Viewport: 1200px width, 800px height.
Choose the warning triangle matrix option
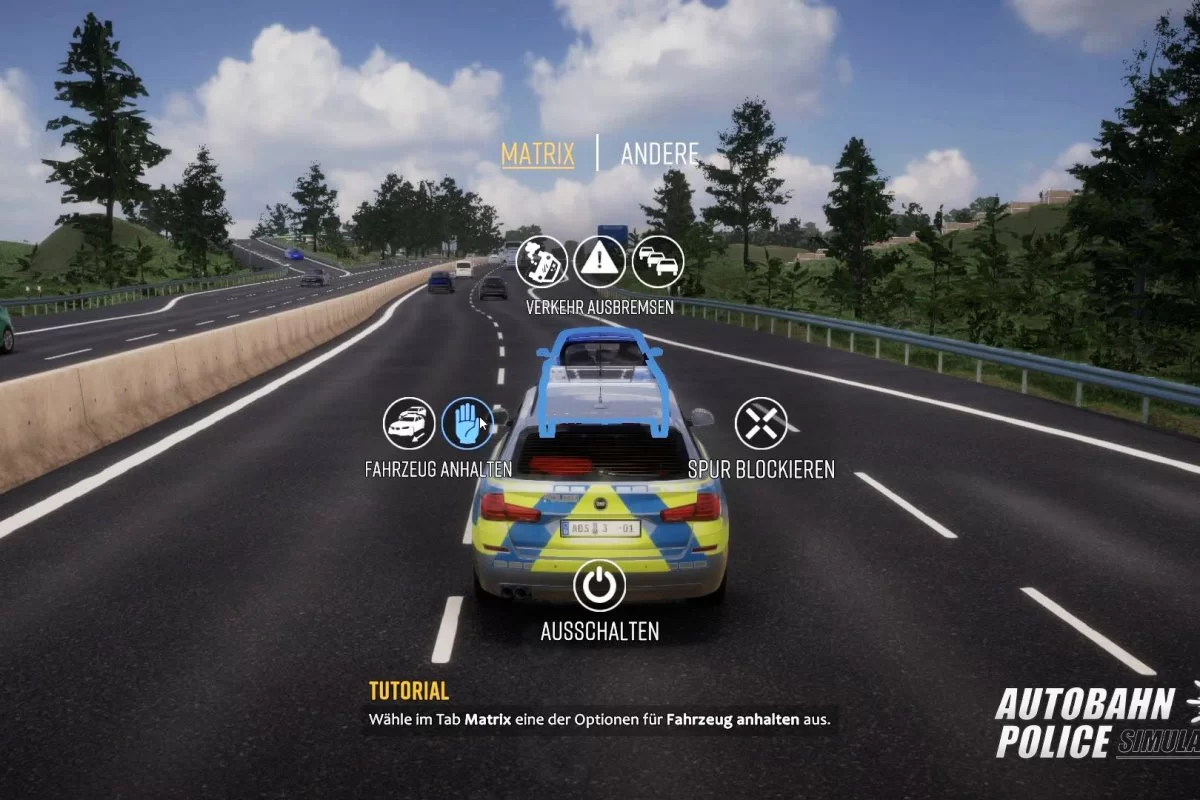(600, 262)
